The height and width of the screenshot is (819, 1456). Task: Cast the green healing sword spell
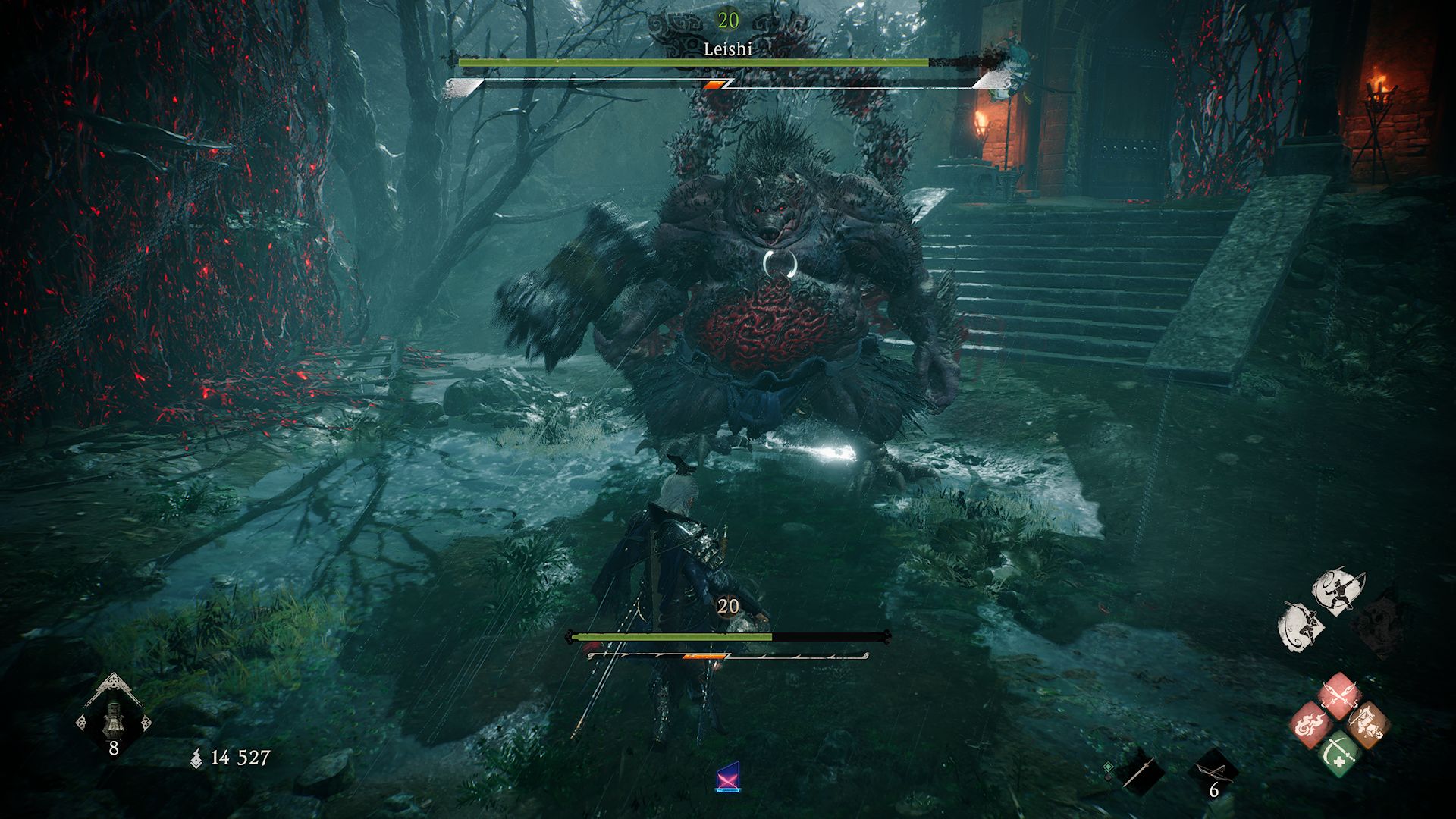[1339, 752]
